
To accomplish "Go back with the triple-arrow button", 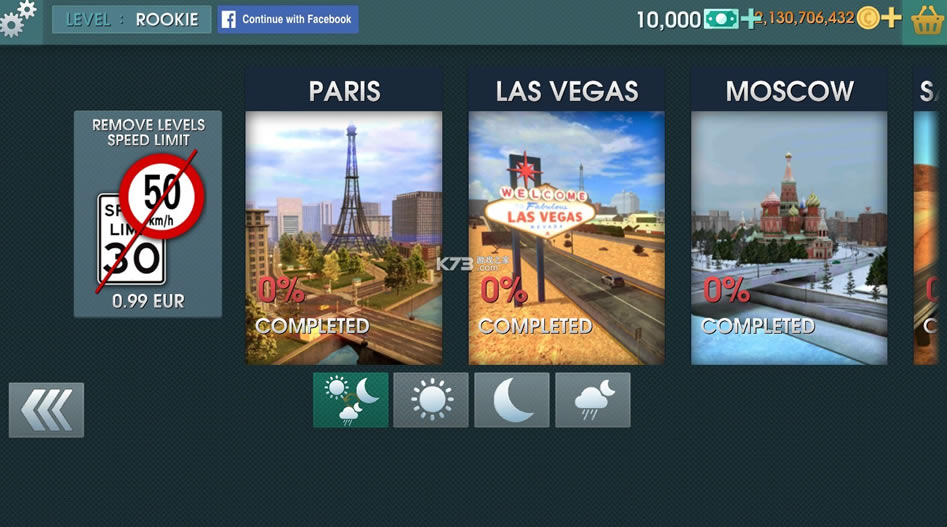I will click(x=46, y=410).
